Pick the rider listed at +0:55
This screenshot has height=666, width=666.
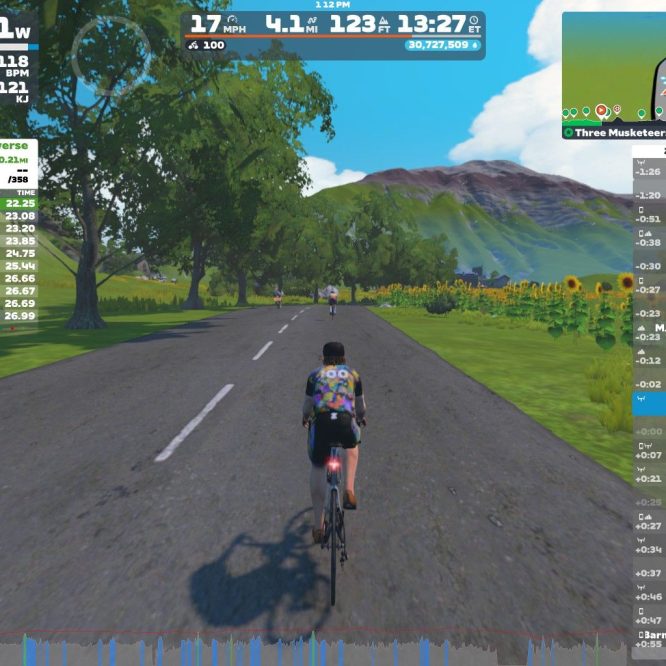pos(649,639)
